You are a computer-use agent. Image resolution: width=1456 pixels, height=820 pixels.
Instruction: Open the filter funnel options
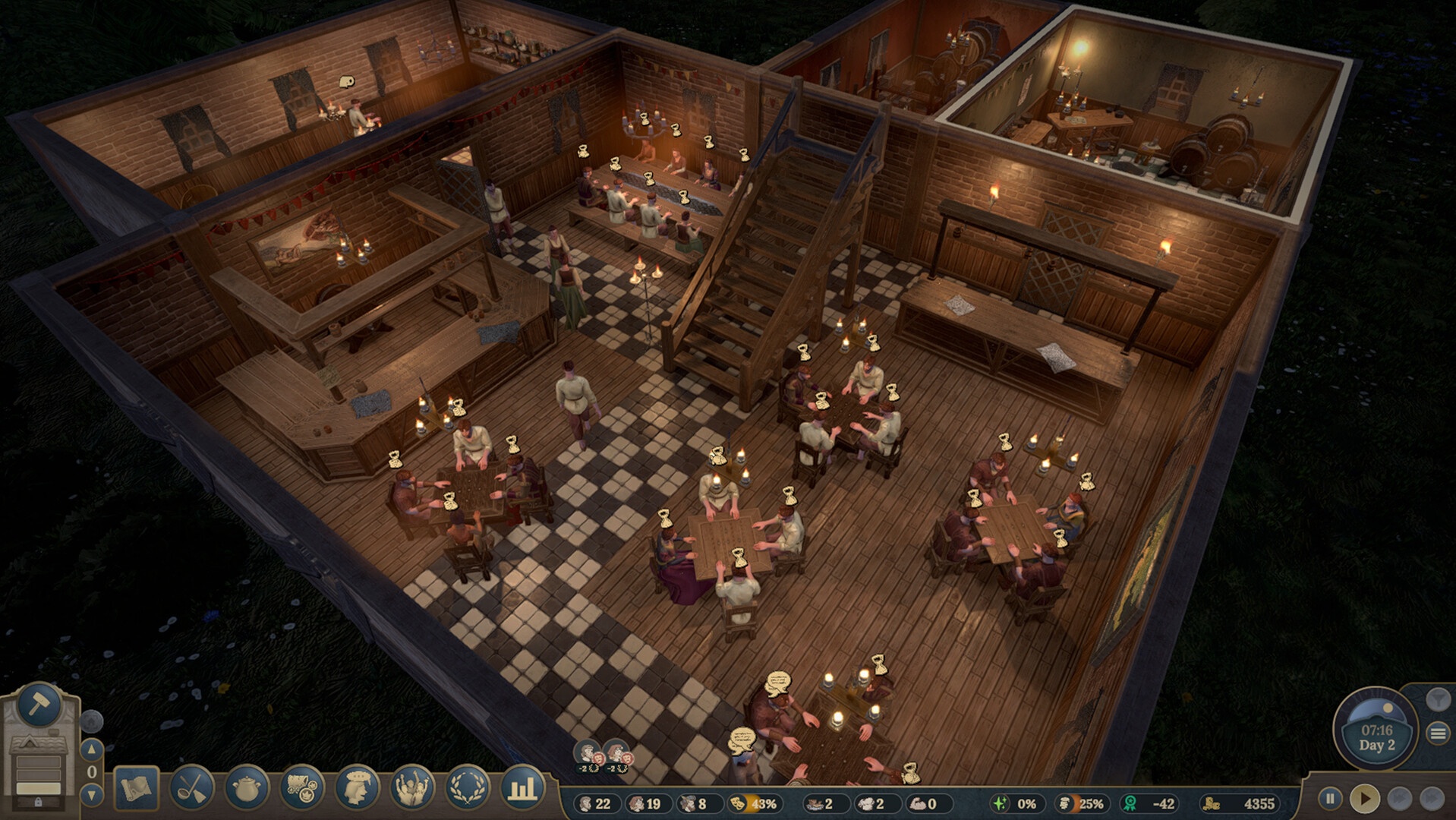pyautogui.click(x=1437, y=699)
